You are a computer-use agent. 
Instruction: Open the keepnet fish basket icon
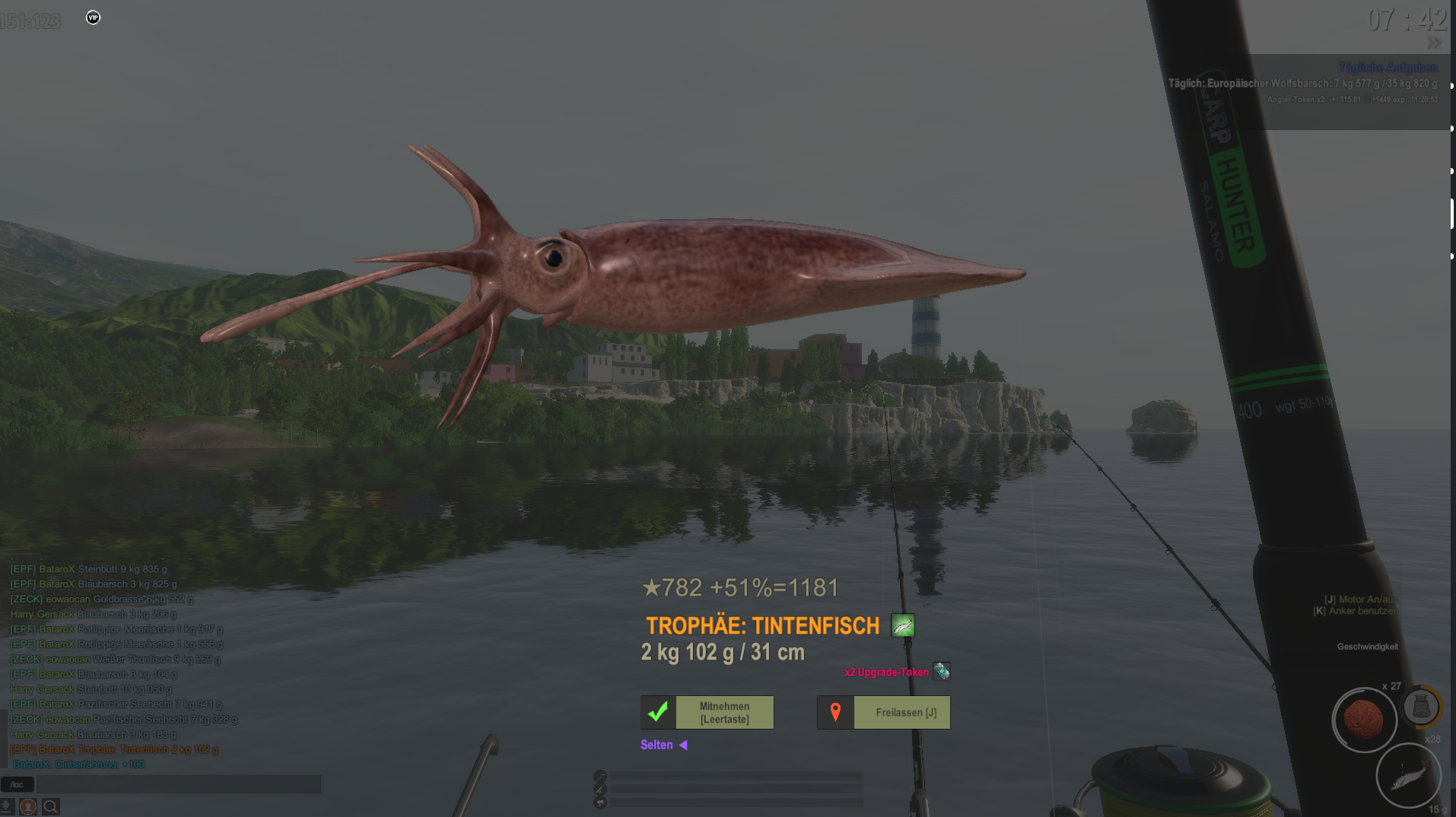click(1420, 707)
